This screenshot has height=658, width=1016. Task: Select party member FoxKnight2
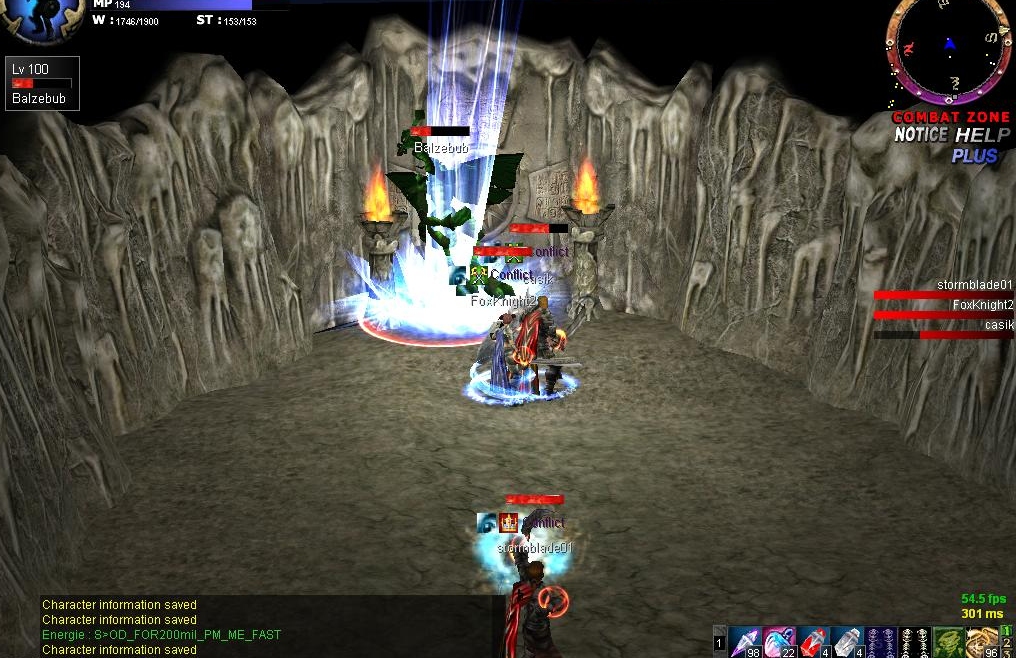943,310
